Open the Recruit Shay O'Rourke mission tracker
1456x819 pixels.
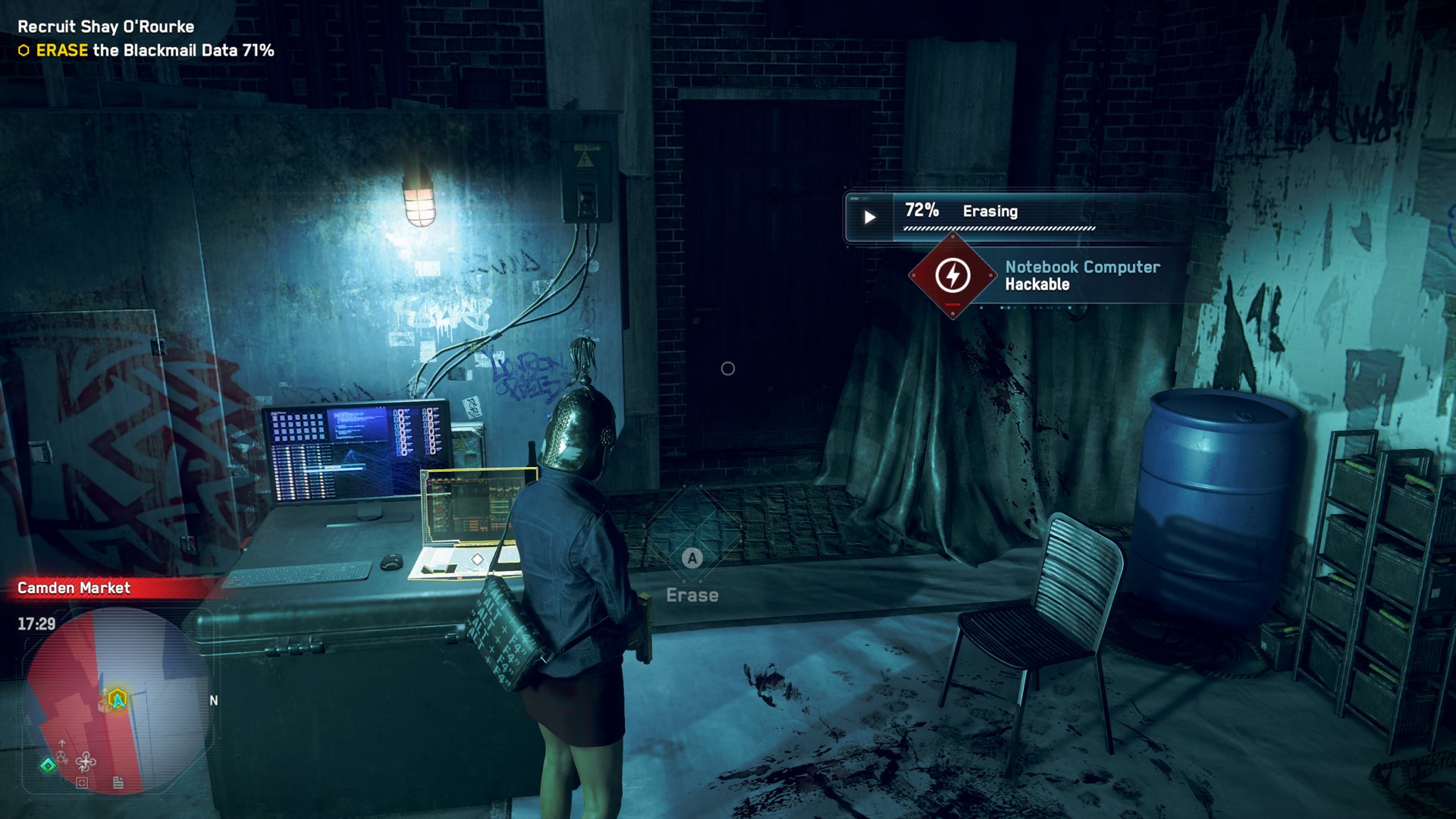pyautogui.click(x=106, y=27)
